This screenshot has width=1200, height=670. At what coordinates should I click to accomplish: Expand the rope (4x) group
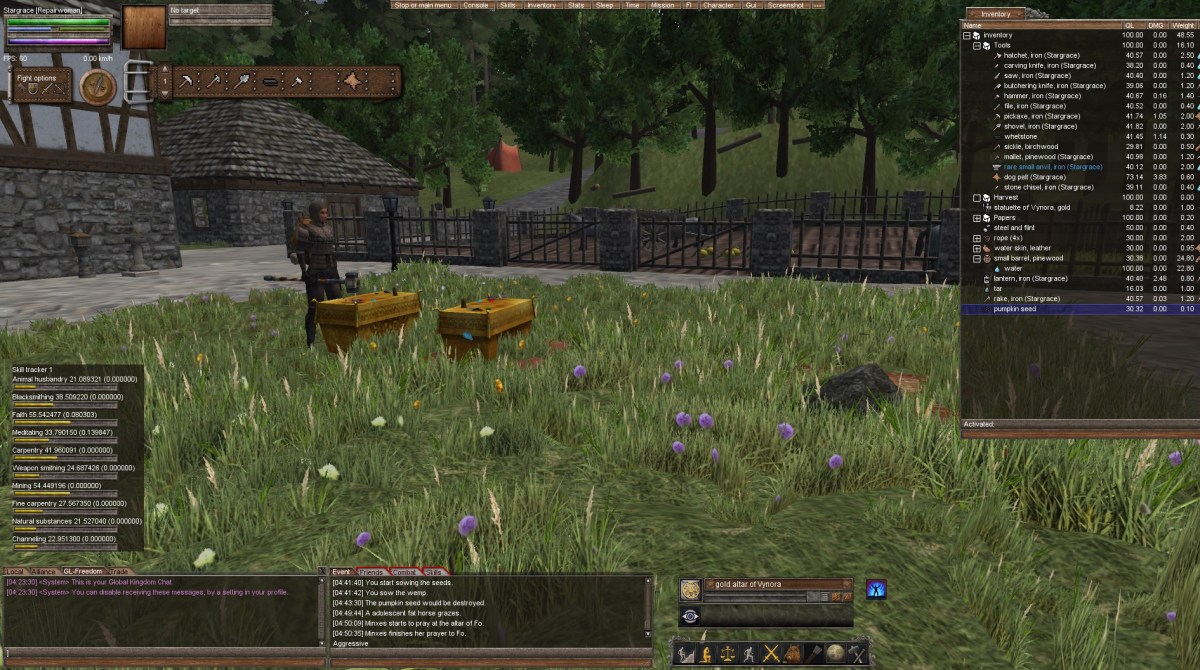coord(977,238)
